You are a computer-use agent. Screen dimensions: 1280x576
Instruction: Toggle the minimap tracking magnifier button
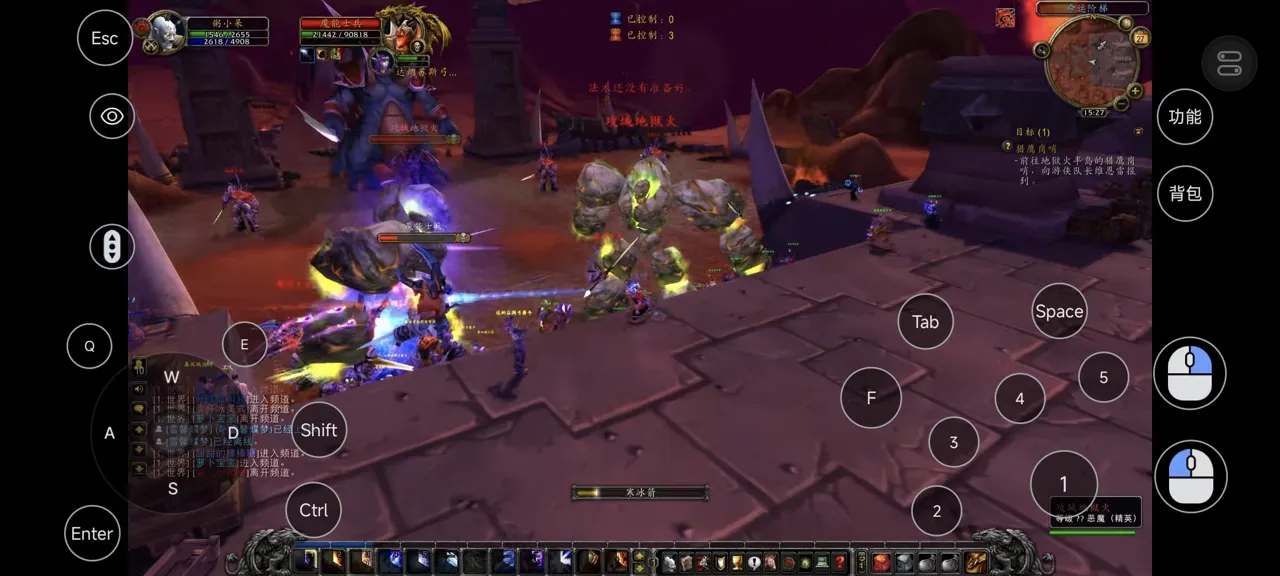[1042, 50]
